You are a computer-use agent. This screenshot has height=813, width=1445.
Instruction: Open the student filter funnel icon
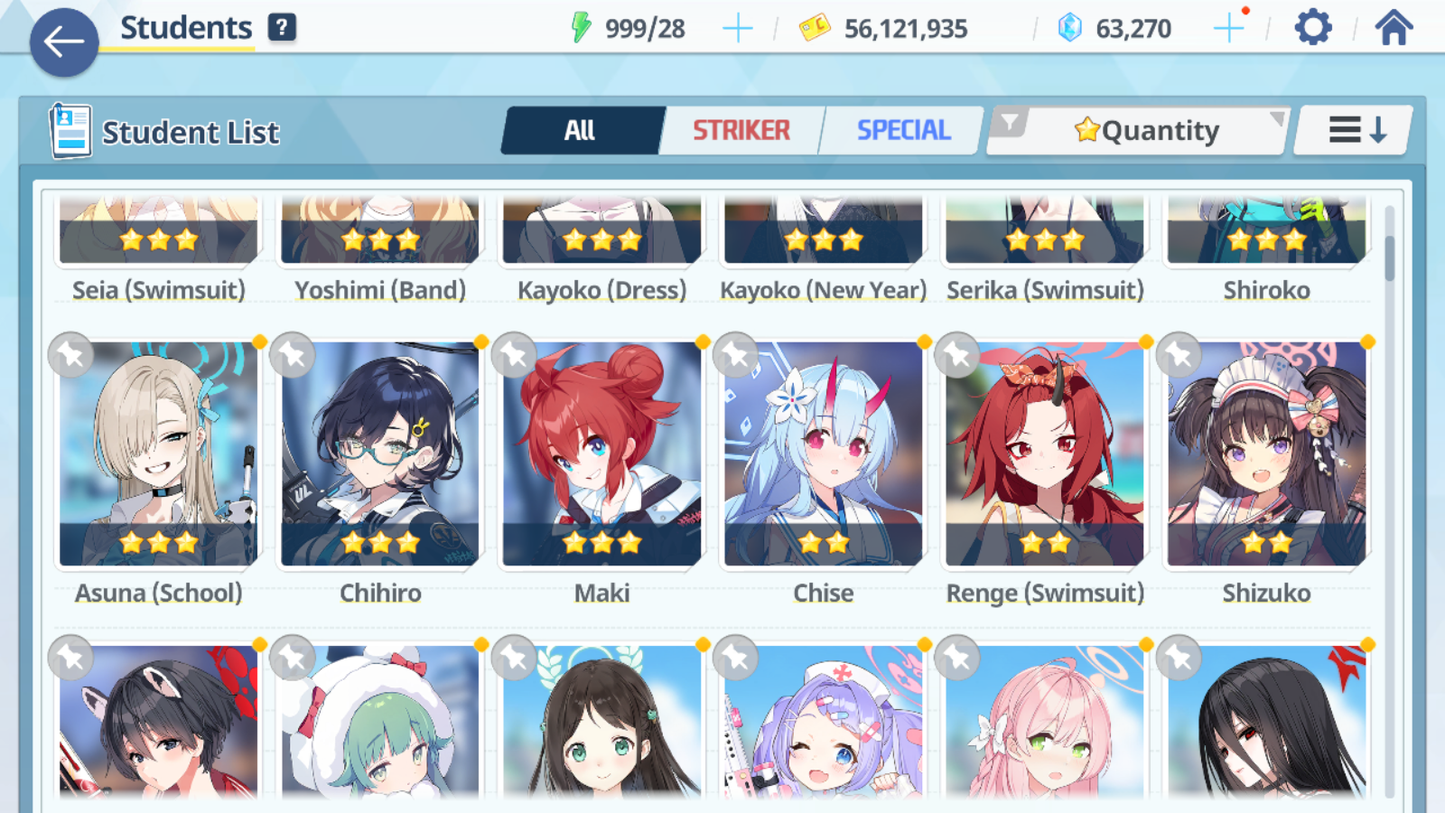click(x=1011, y=122)
